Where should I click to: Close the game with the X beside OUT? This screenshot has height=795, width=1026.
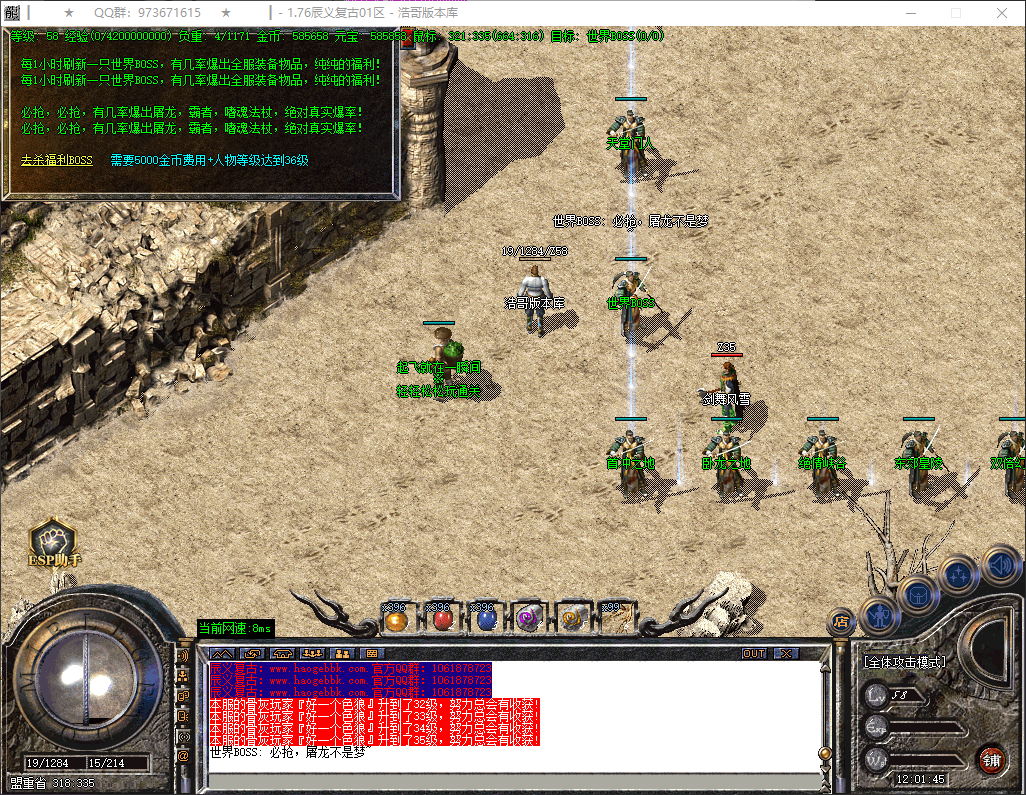coord(787,654)
